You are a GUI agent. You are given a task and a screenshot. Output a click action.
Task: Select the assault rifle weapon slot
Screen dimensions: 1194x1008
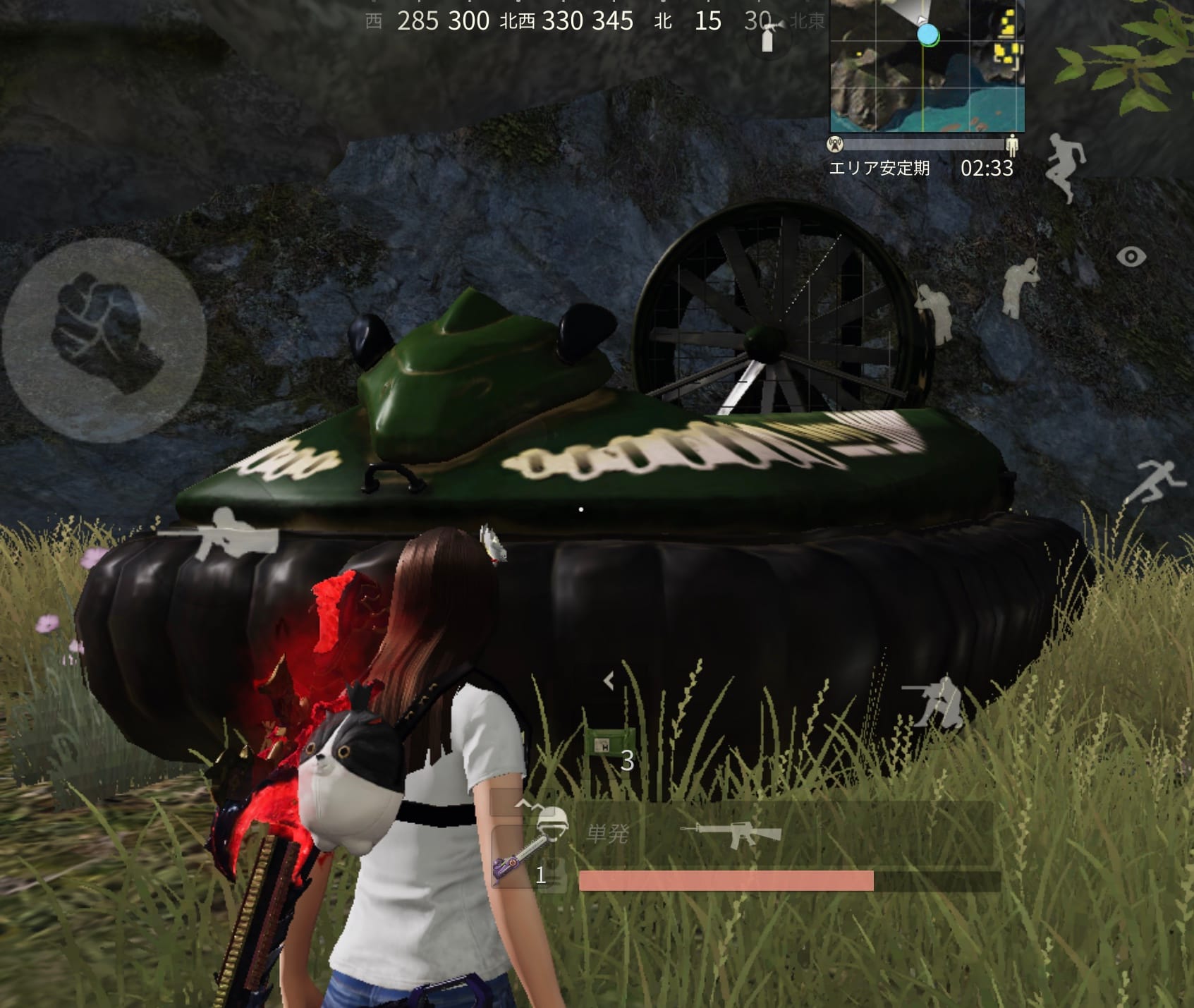(731, 833)
